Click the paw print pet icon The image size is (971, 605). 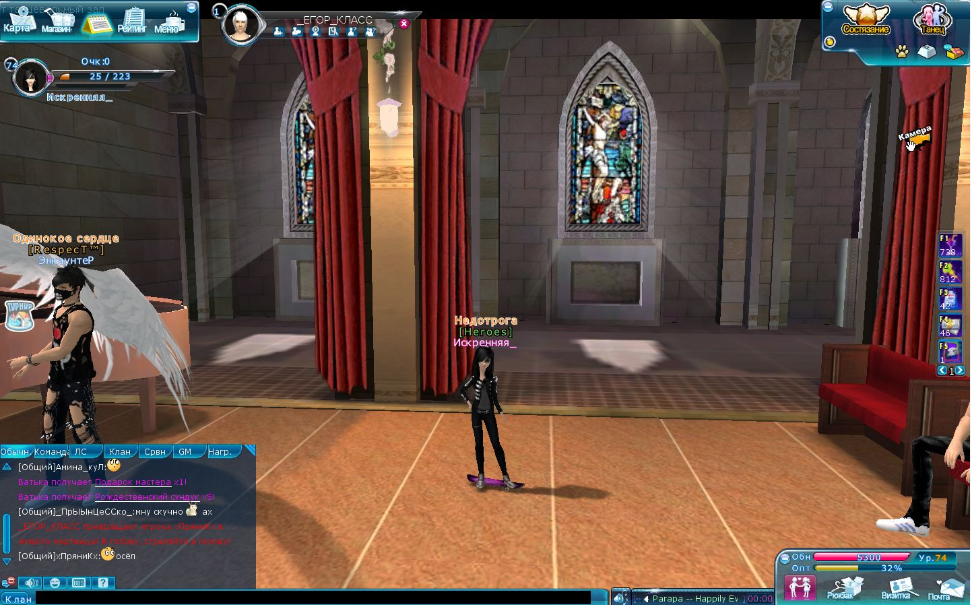tap(902, 49)
